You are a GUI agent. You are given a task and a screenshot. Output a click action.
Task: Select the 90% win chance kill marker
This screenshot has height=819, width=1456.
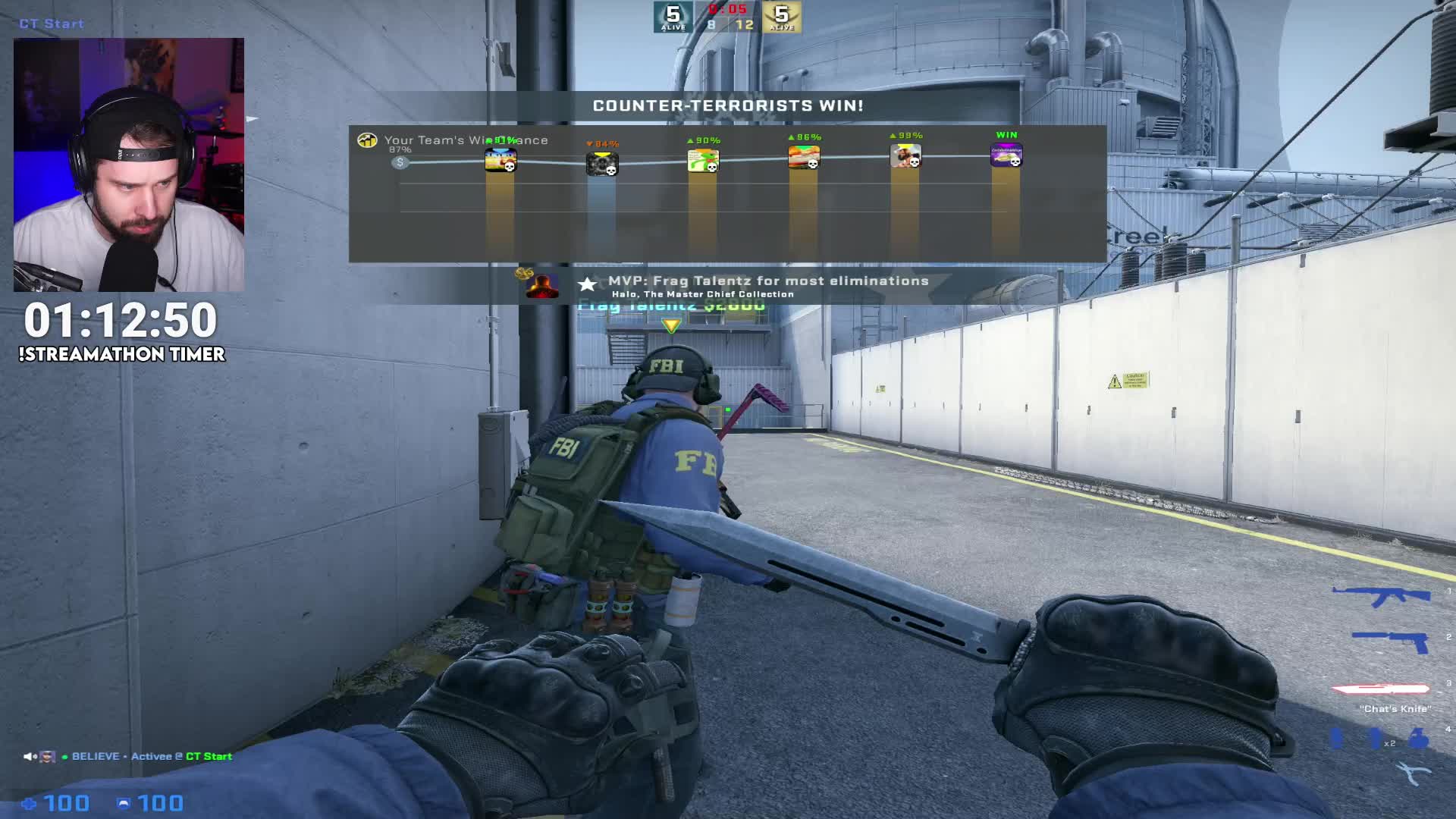tap(703, 161)
